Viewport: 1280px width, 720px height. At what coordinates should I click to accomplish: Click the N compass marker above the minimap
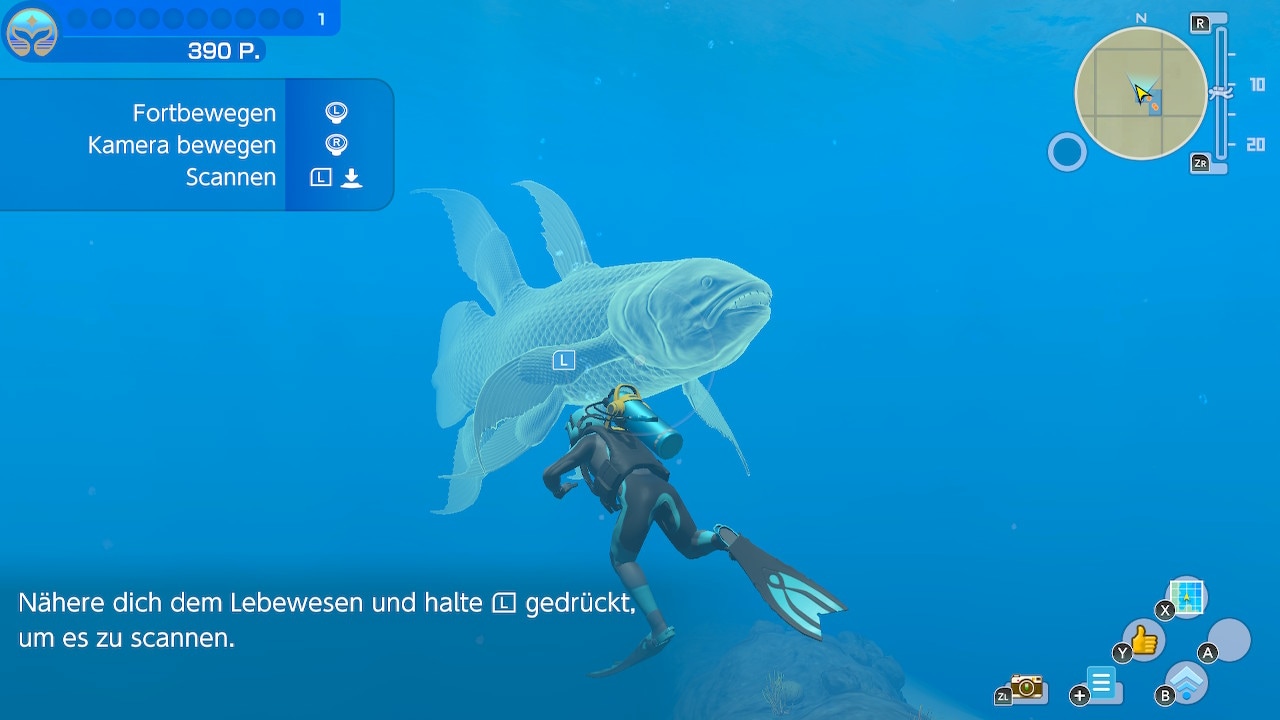click(1140, 17)
